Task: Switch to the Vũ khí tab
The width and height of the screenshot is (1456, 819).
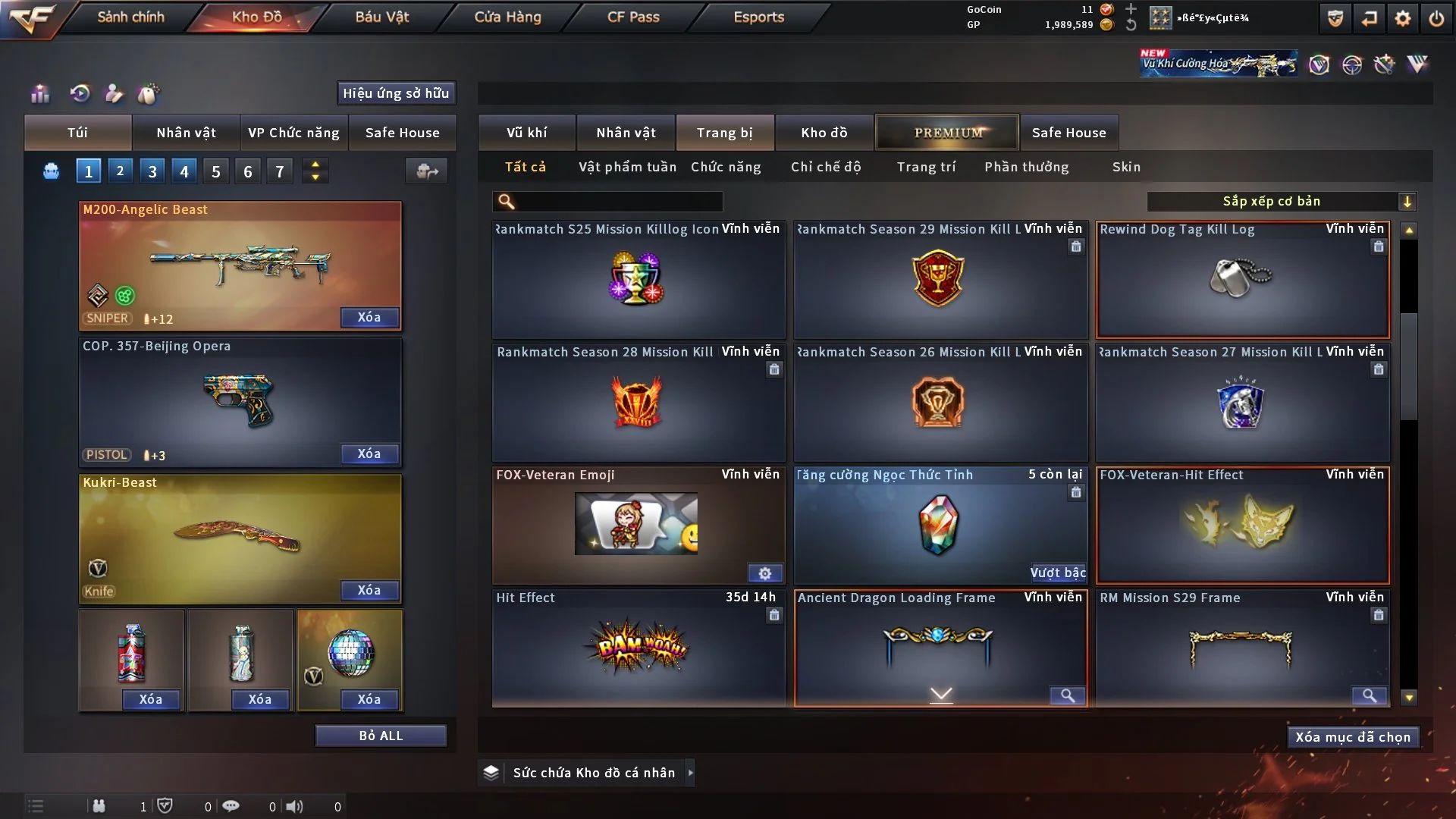Action: pyautogui.click(x=526, y=133)
